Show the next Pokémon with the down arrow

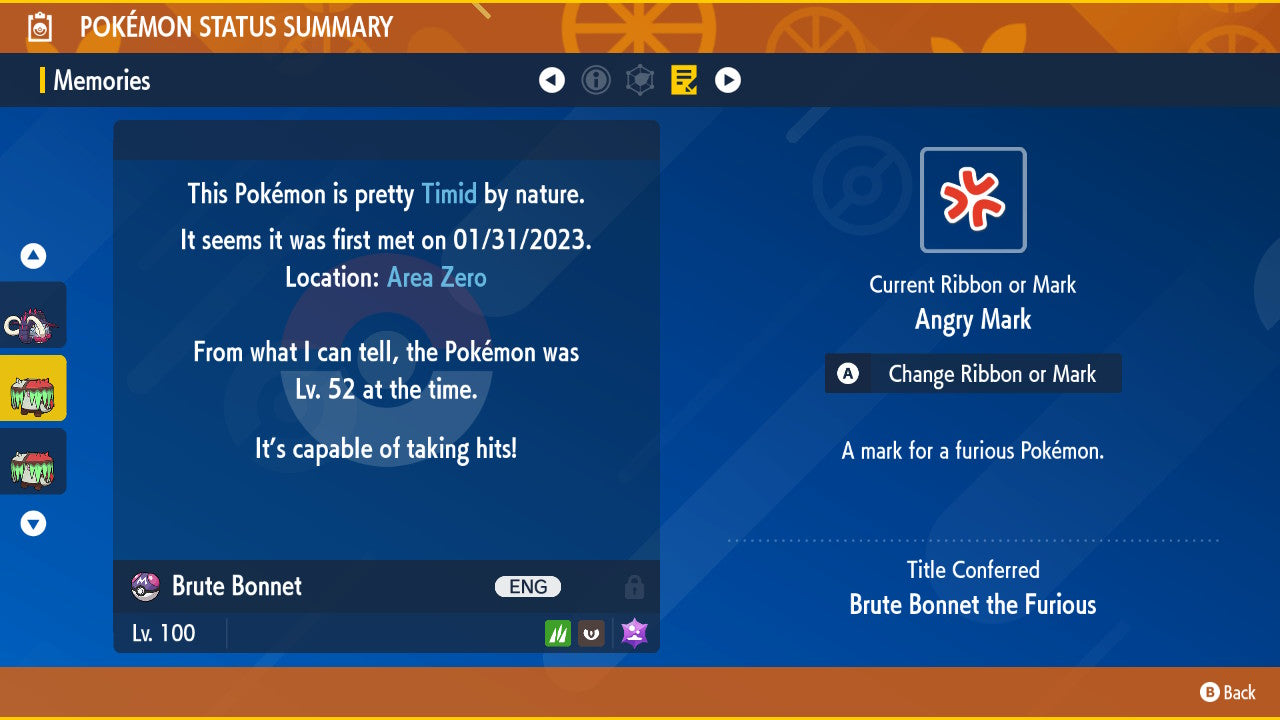pos(33,523)
